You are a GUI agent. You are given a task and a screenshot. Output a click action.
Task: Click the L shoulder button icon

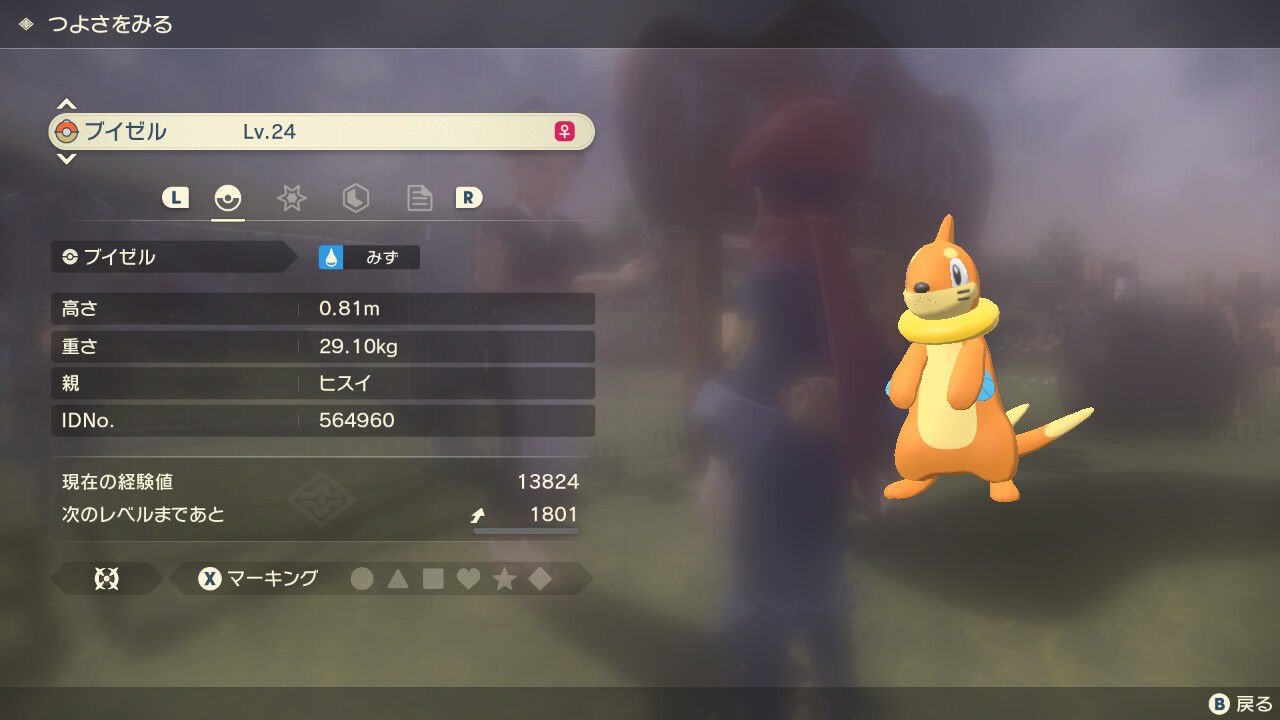click(x=175, y=198)
